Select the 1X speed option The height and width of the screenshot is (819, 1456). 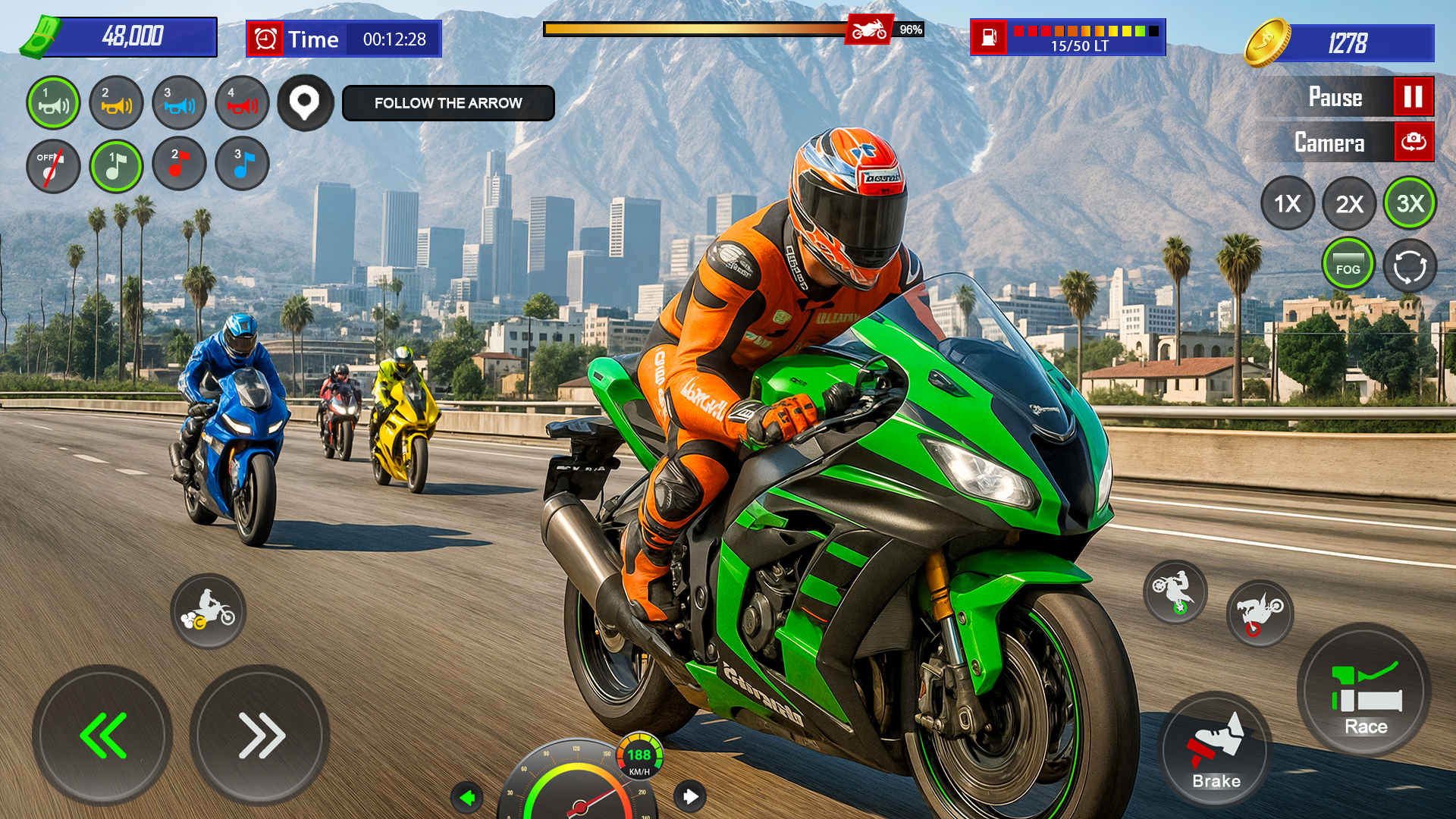1287,203
